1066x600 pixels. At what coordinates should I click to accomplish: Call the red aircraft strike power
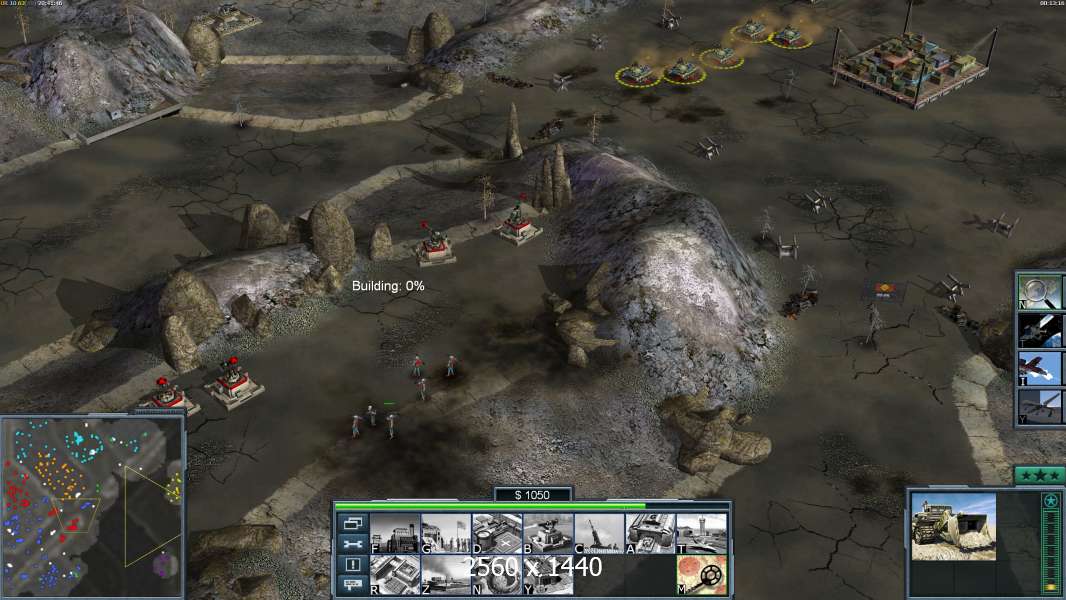coord(1039,367)
